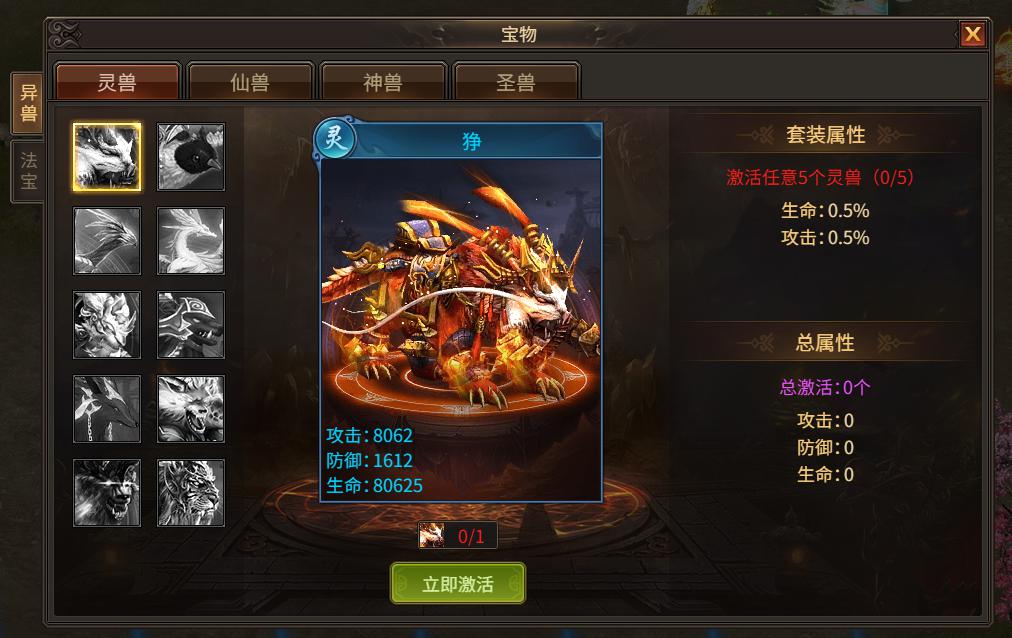The height and width of the screenshot is (638, 1012).
Task: Click the activation material item icon
Action: click(x=433, y=536)
